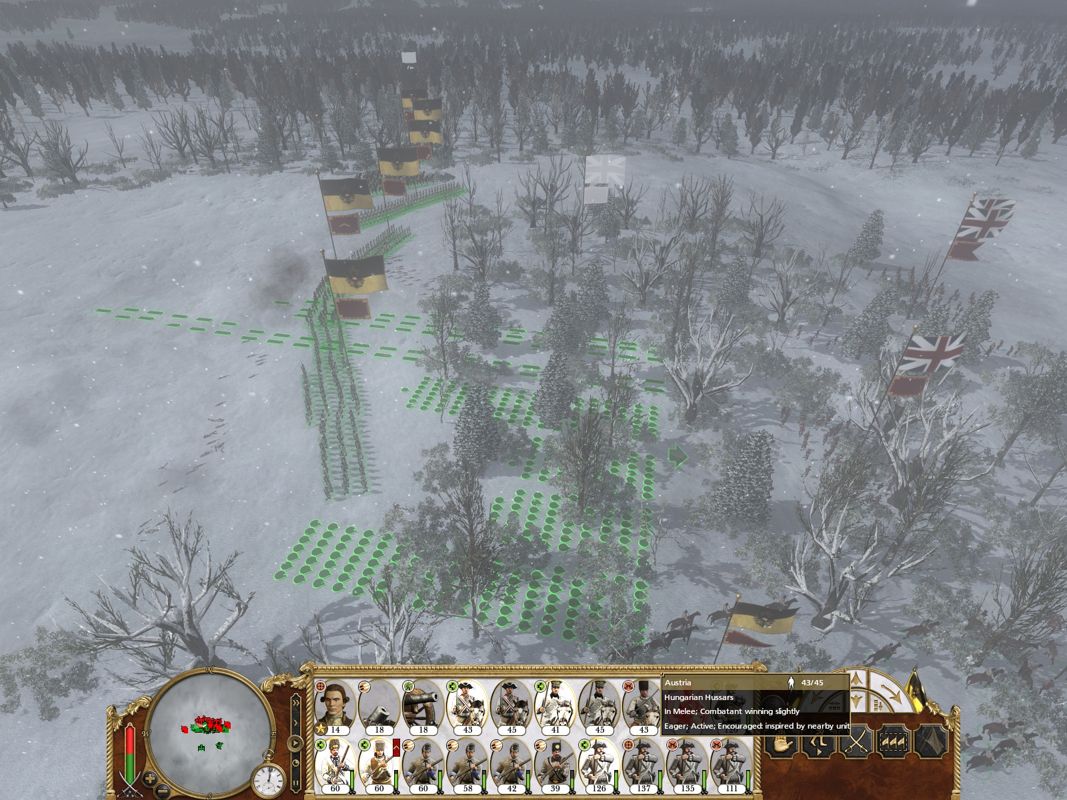This screenshot has height=800, width=1067.
Task: Select the infantry unit card with 41 men
Action: click(x=555, y=706)
